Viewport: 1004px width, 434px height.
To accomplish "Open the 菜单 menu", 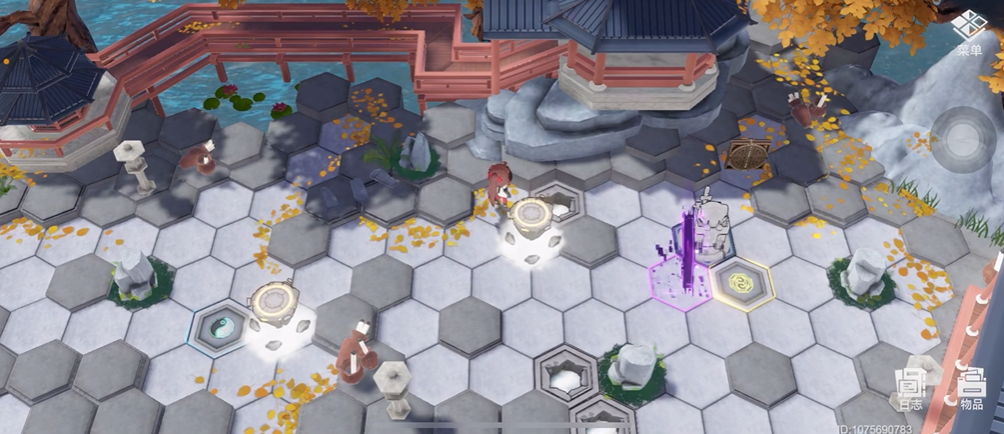I will coord(969,32).
